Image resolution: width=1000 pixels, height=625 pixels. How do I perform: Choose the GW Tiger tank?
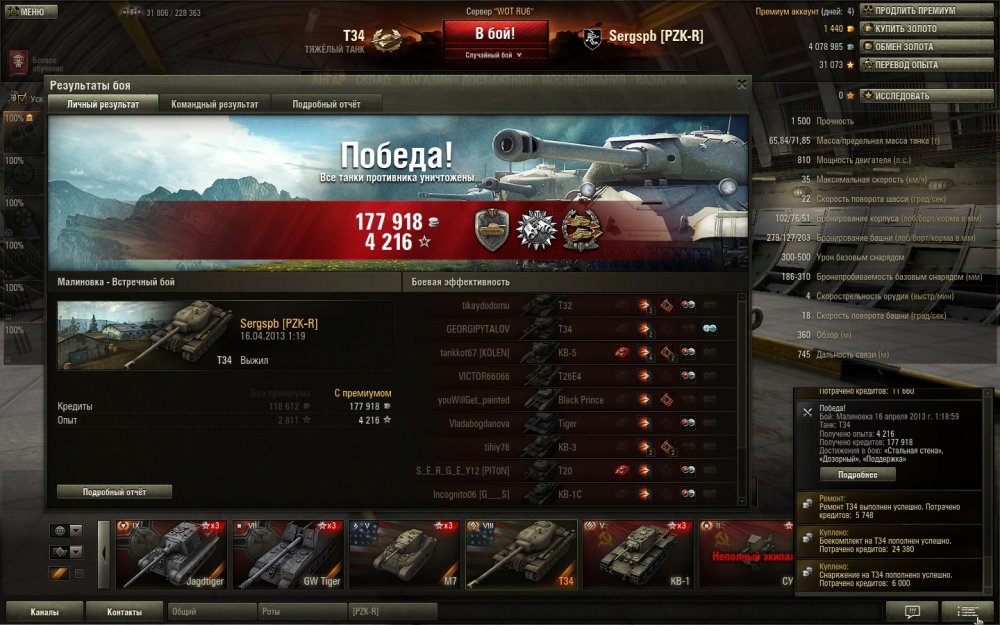pos(288,553)
